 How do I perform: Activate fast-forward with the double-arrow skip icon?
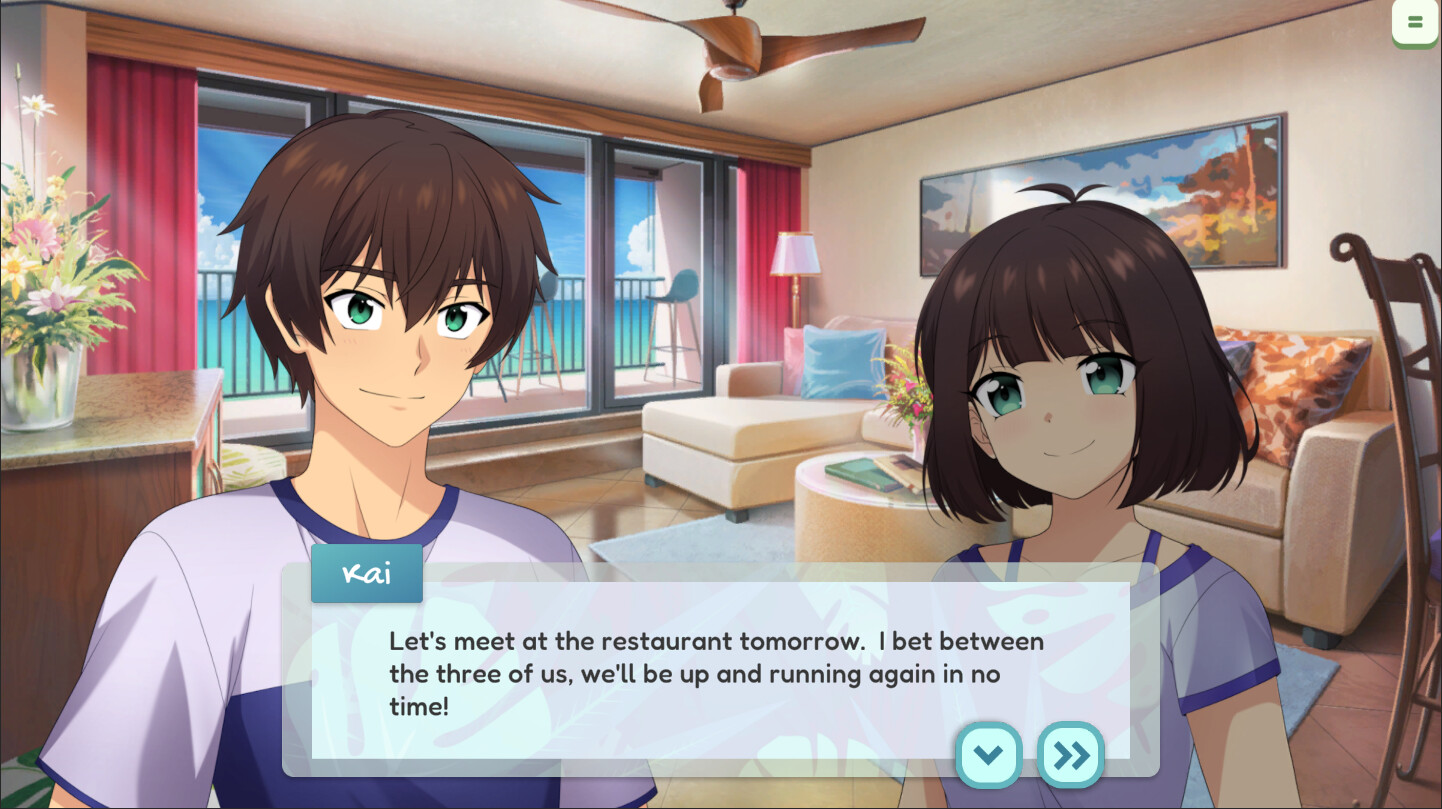point(1069,755)
